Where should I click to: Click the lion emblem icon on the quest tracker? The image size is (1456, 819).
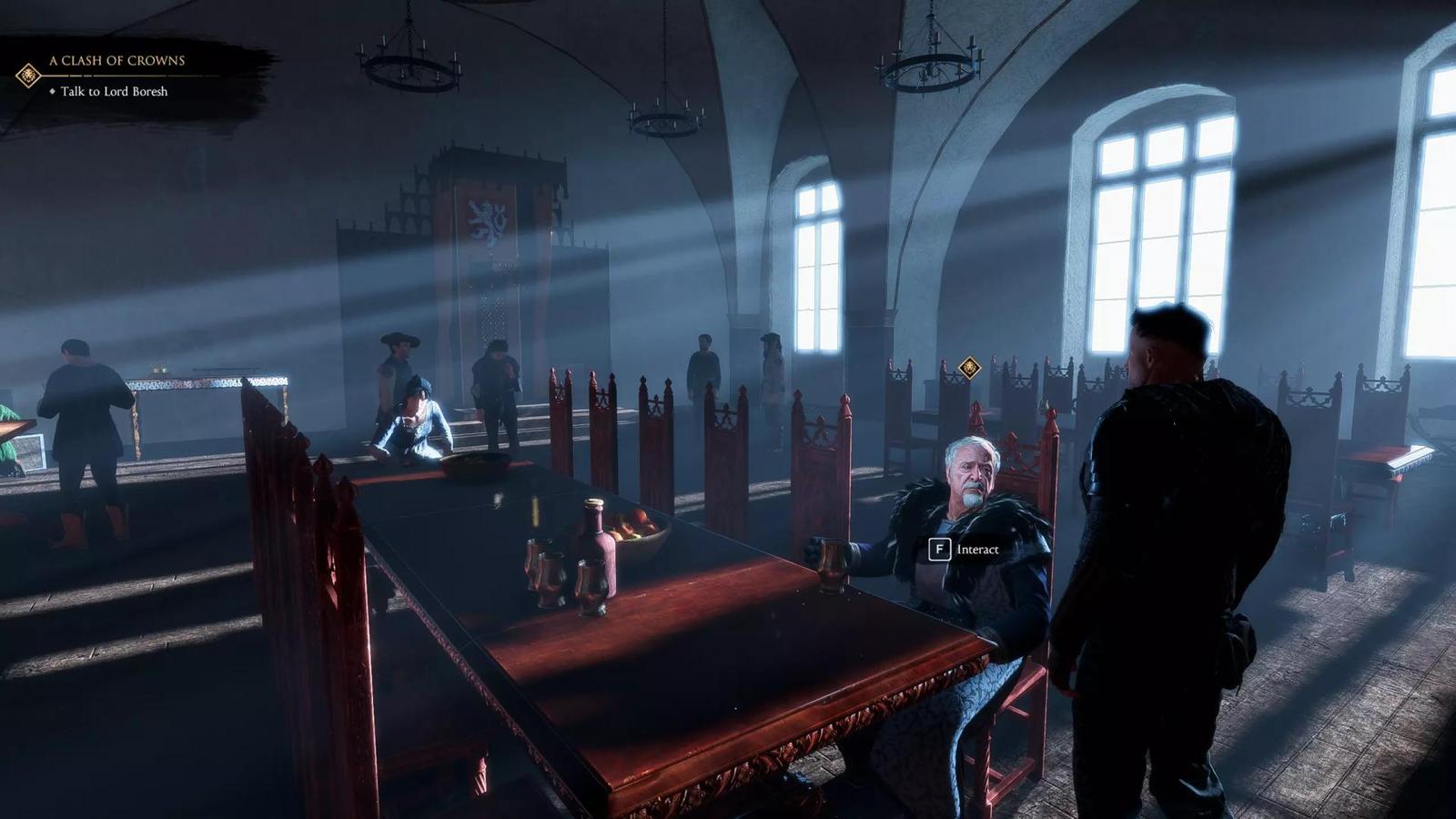coord(28,76)
